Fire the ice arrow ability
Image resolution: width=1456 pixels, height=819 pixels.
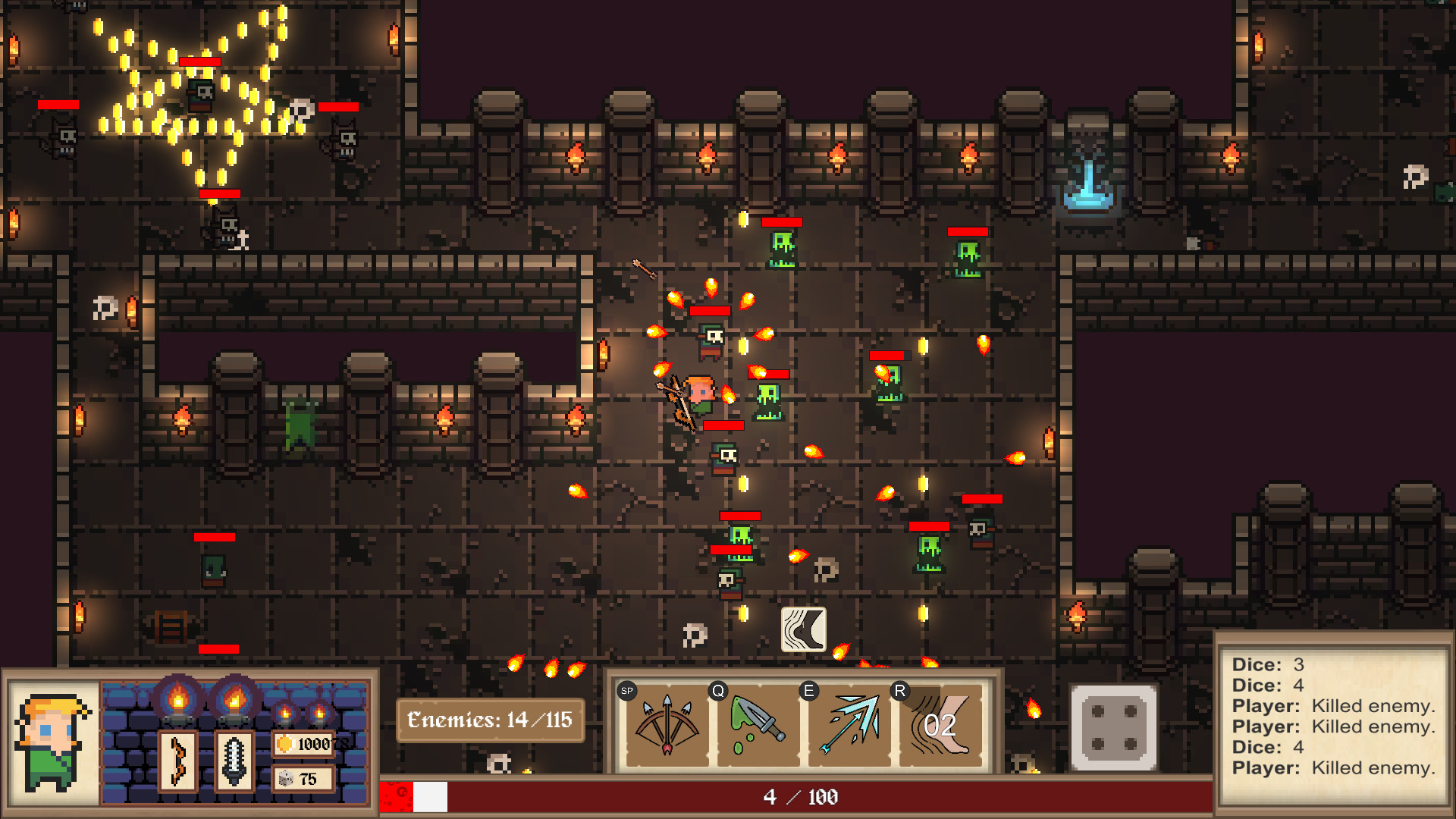pyautogui.click(x=851, y=725)
